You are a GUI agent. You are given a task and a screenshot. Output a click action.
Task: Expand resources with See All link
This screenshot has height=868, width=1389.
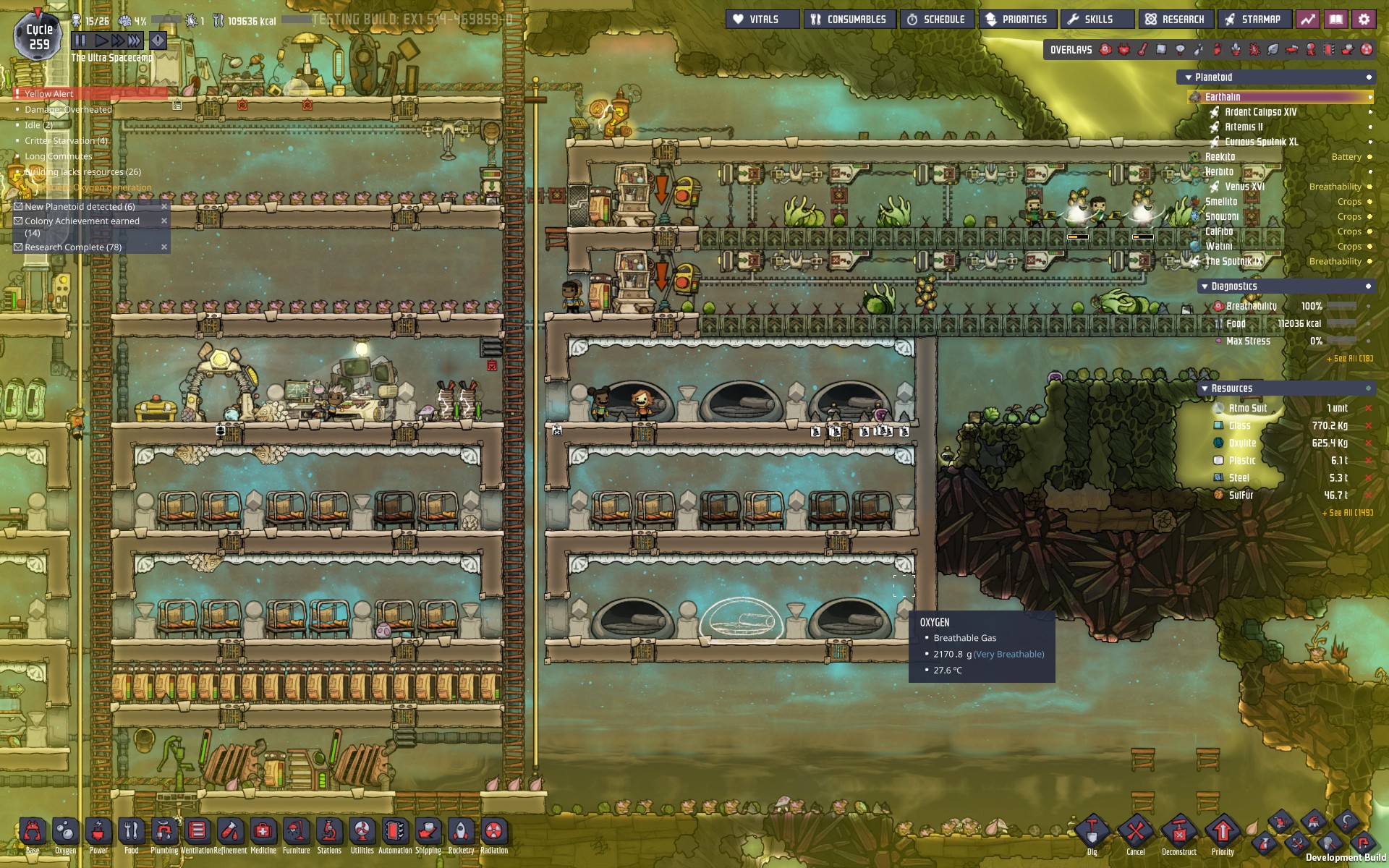coord(1348,513)
